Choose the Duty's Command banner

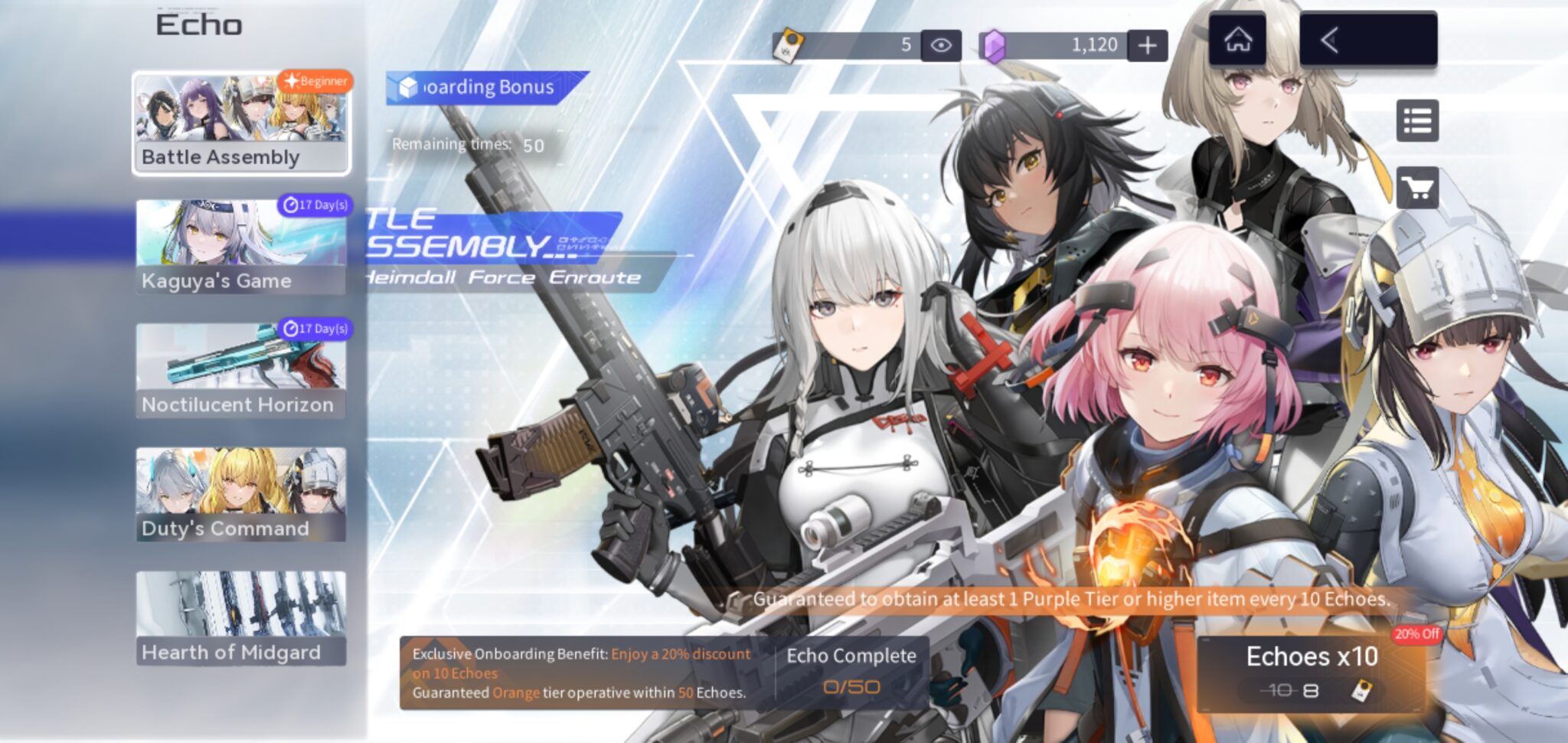tap(241, 495)
